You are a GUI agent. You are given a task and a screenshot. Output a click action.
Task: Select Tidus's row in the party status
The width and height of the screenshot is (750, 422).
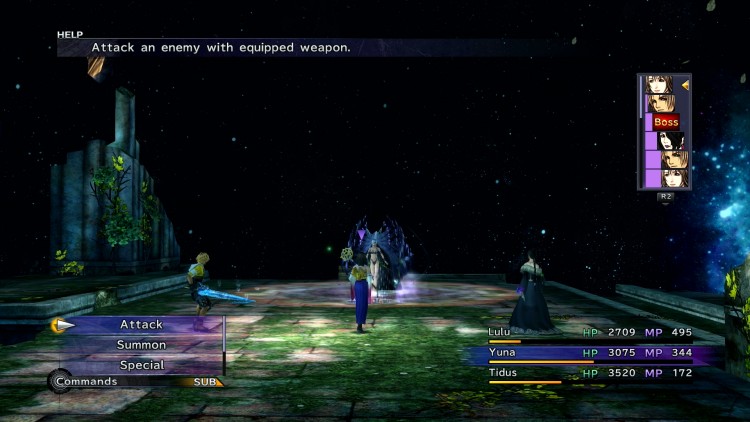(x=590, y=373)
